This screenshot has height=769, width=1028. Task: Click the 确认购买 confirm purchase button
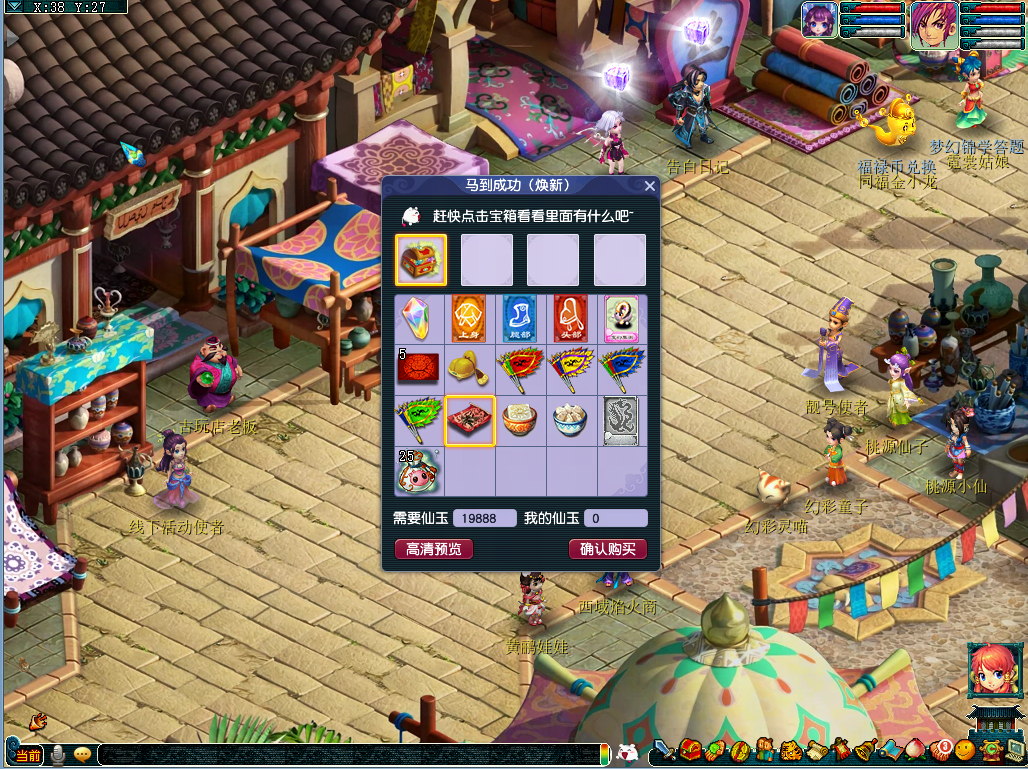(x=608, y=549)
